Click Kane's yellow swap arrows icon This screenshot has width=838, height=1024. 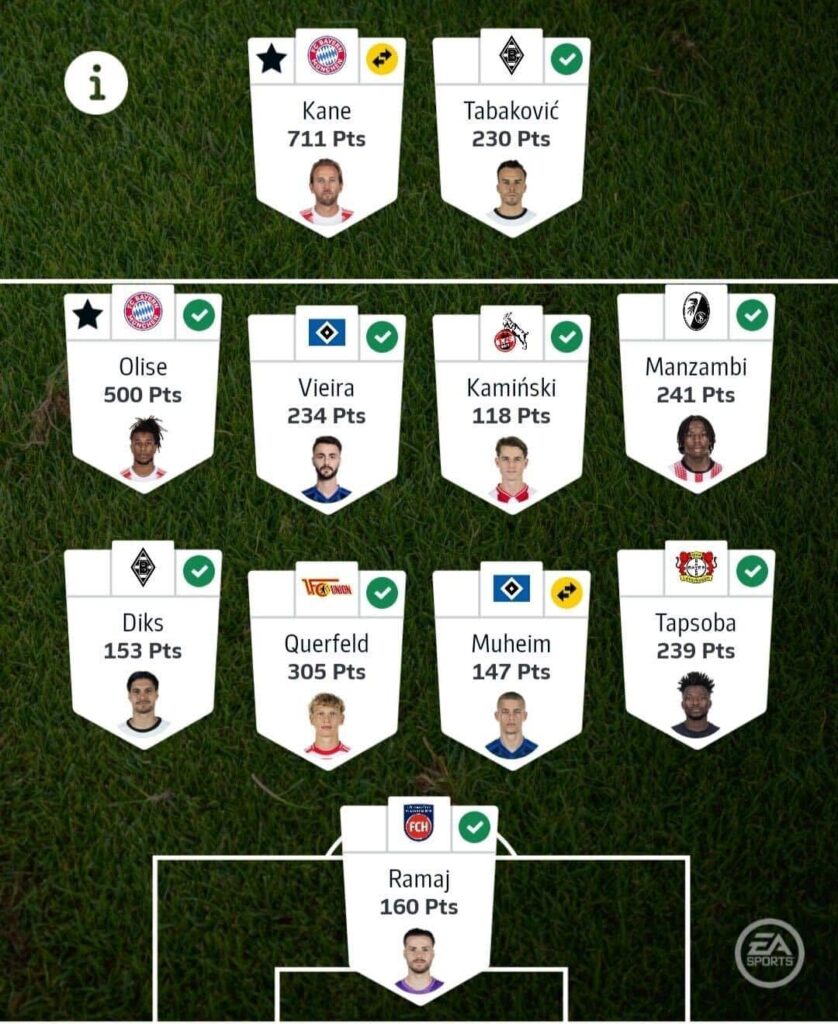coord(382,59)
